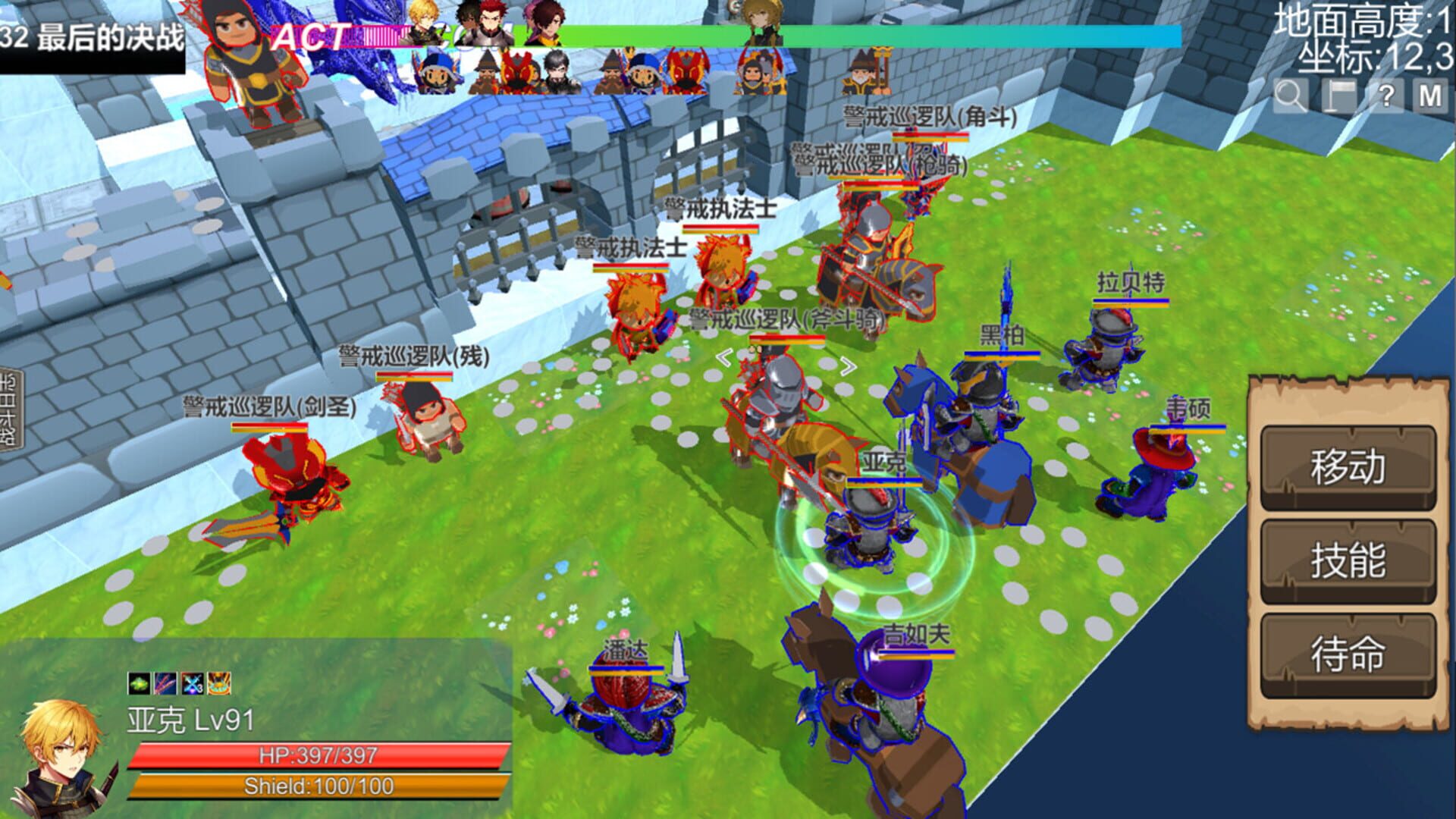Inspect the green gem buff icon
The width and height of the screenshot is (1456, 819).
pos(139,683)
